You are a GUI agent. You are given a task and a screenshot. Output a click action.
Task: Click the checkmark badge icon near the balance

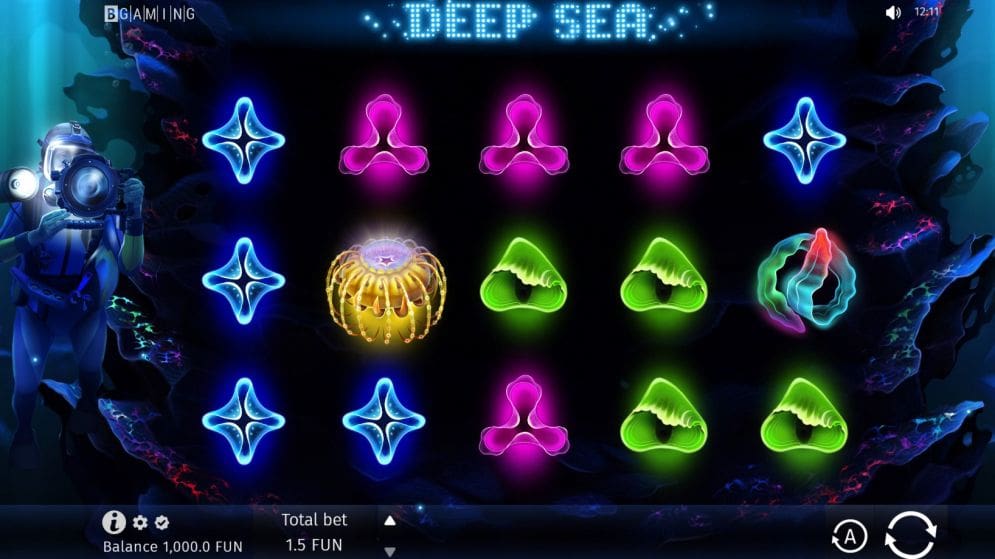(x=162, y=523)
